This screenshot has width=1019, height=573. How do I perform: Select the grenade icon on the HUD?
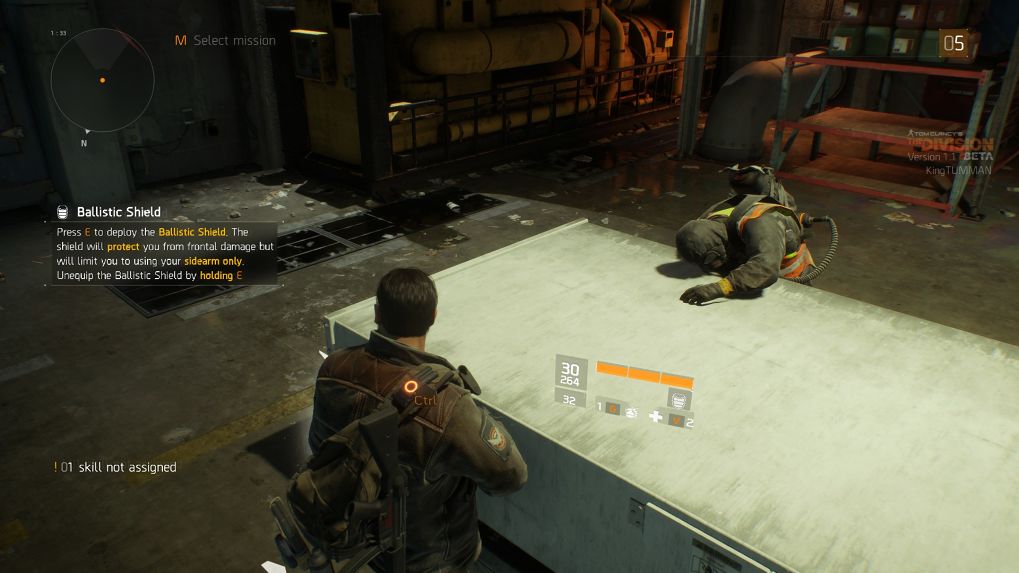pyautogui.click(x=632, y=410)
